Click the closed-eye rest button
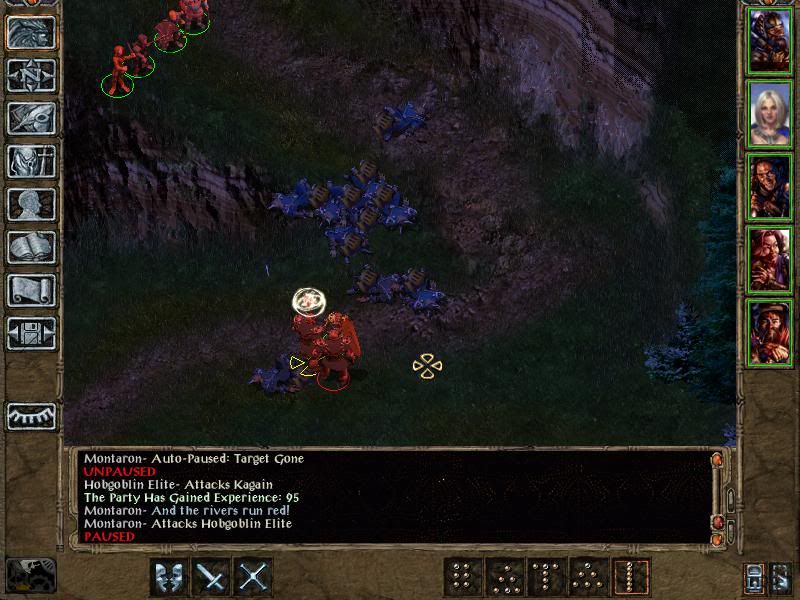The image size is (800, 600). click(x=31, y=415)
